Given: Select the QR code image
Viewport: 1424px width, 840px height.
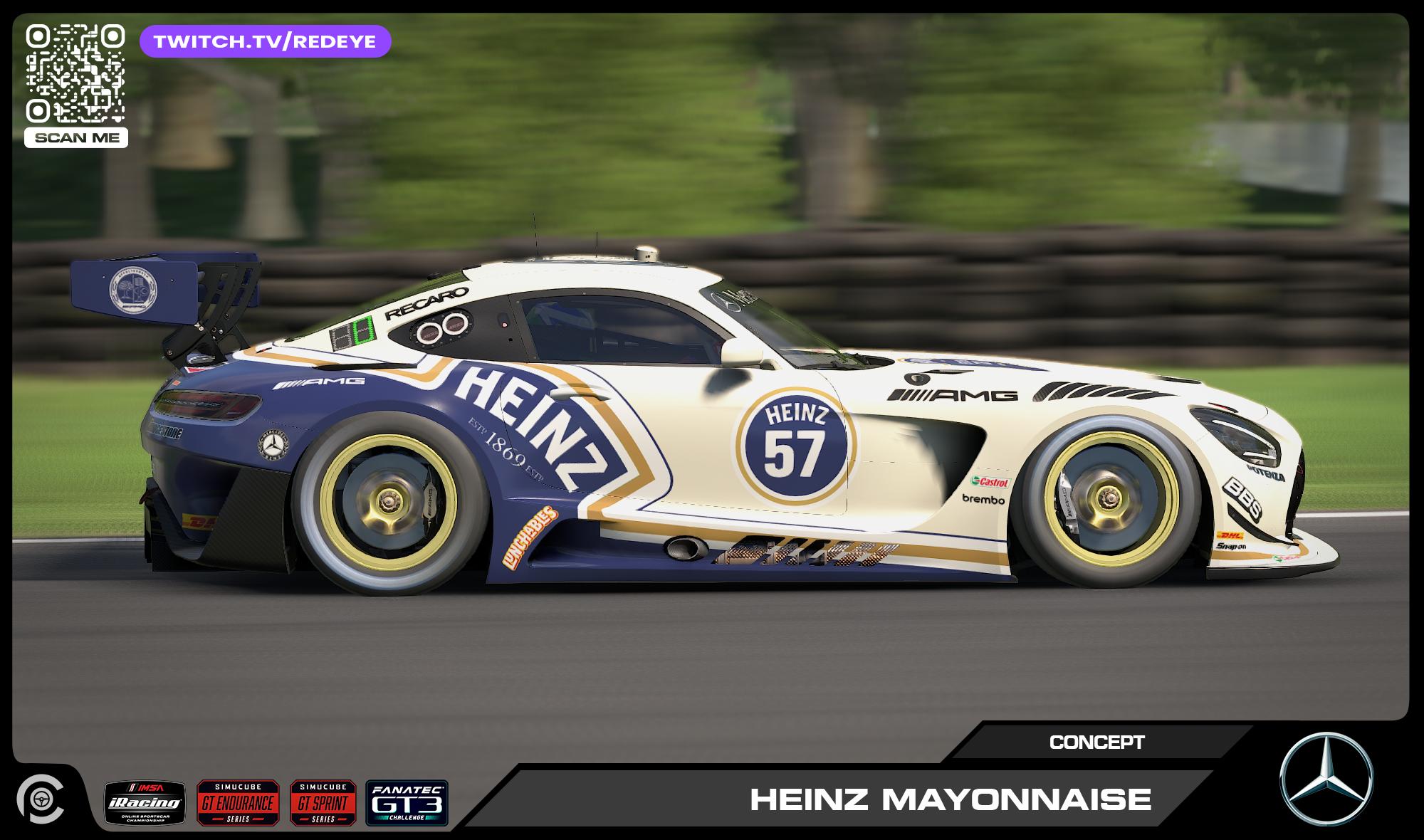Looking at the screenshot, I should coord(75,73).
